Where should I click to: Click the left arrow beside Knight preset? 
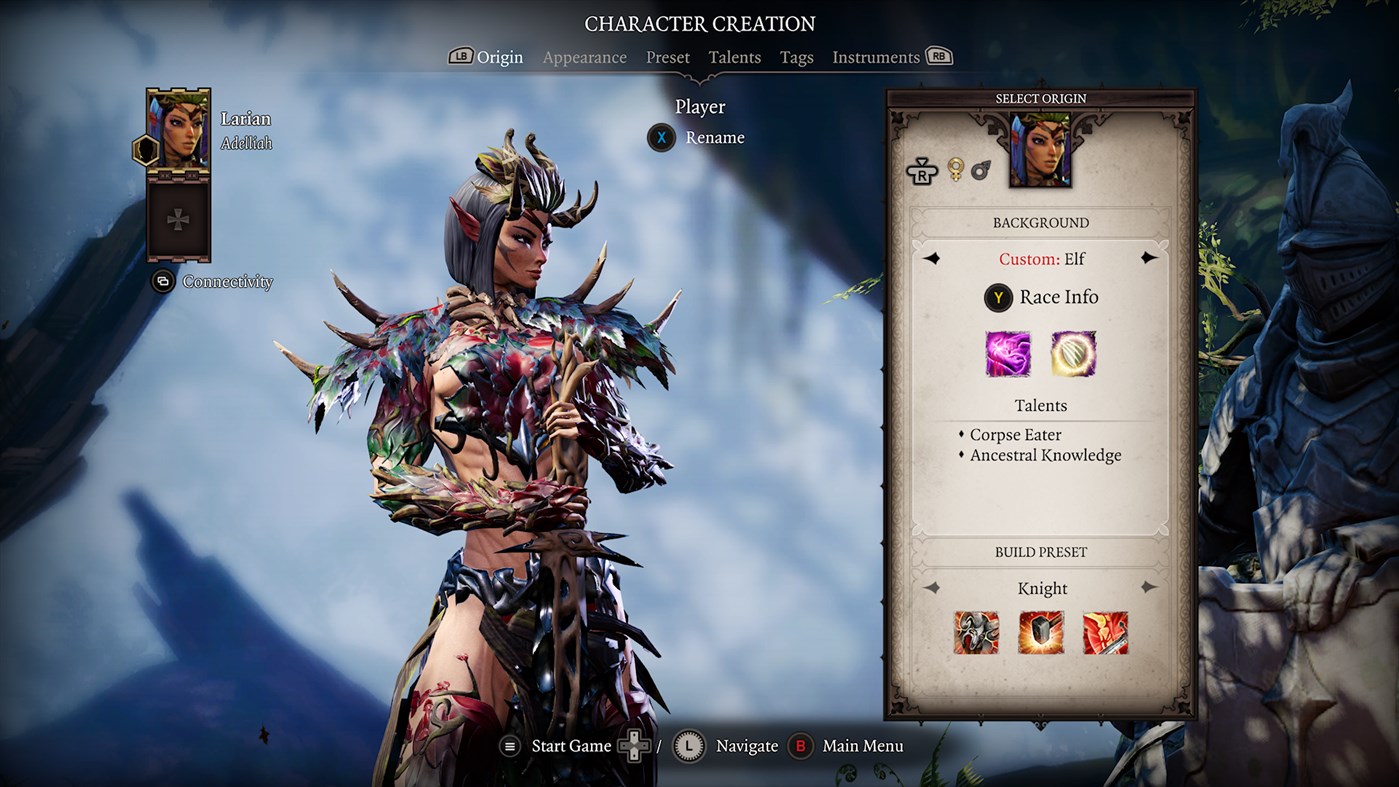point(934,588)
